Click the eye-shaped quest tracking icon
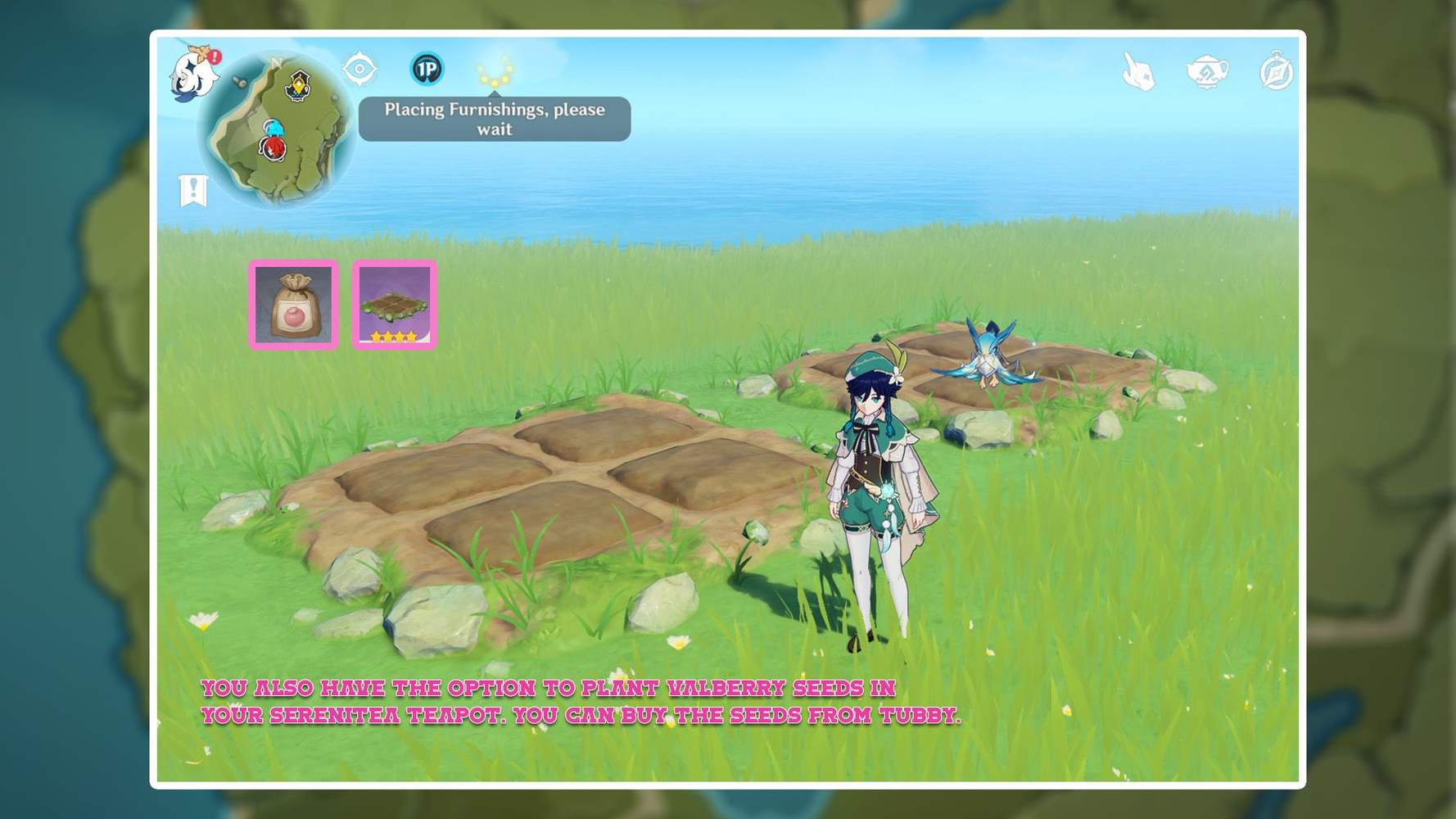 [x=359, y=70]
